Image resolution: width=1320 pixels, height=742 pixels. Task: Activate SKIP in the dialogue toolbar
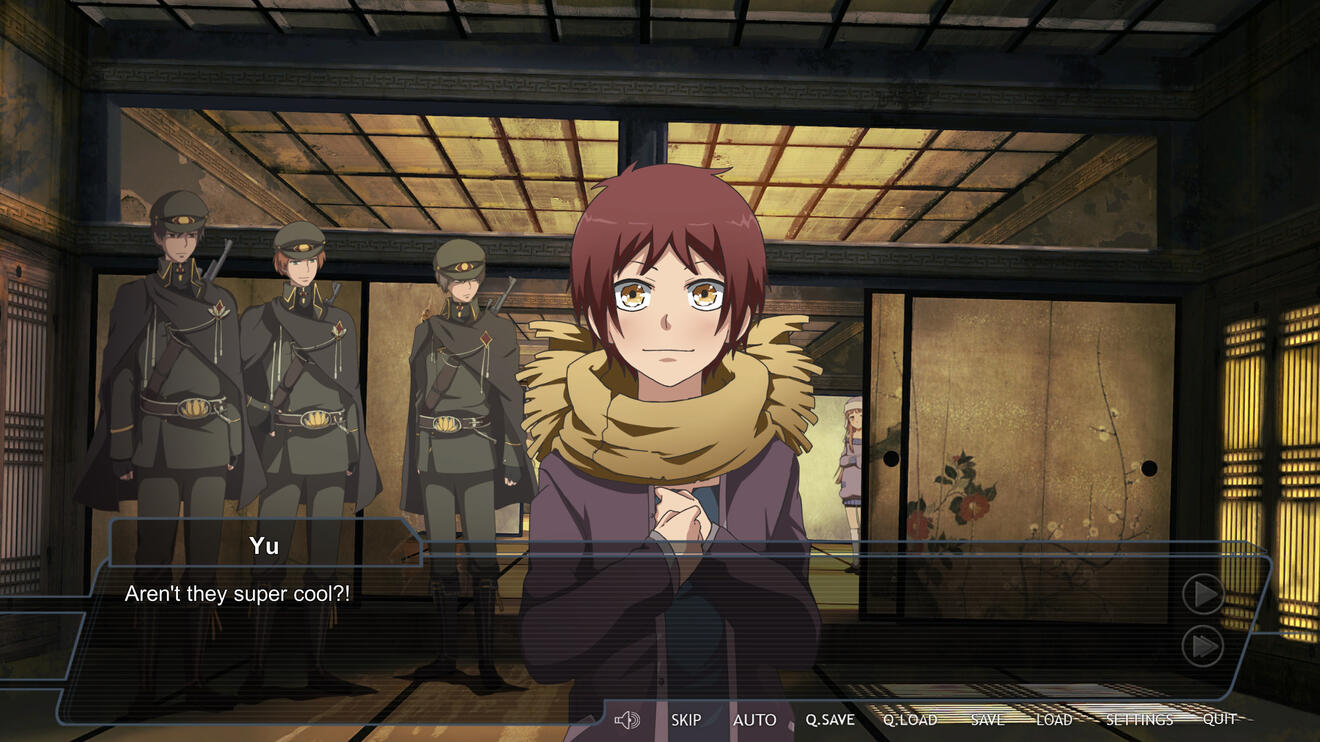686,720
